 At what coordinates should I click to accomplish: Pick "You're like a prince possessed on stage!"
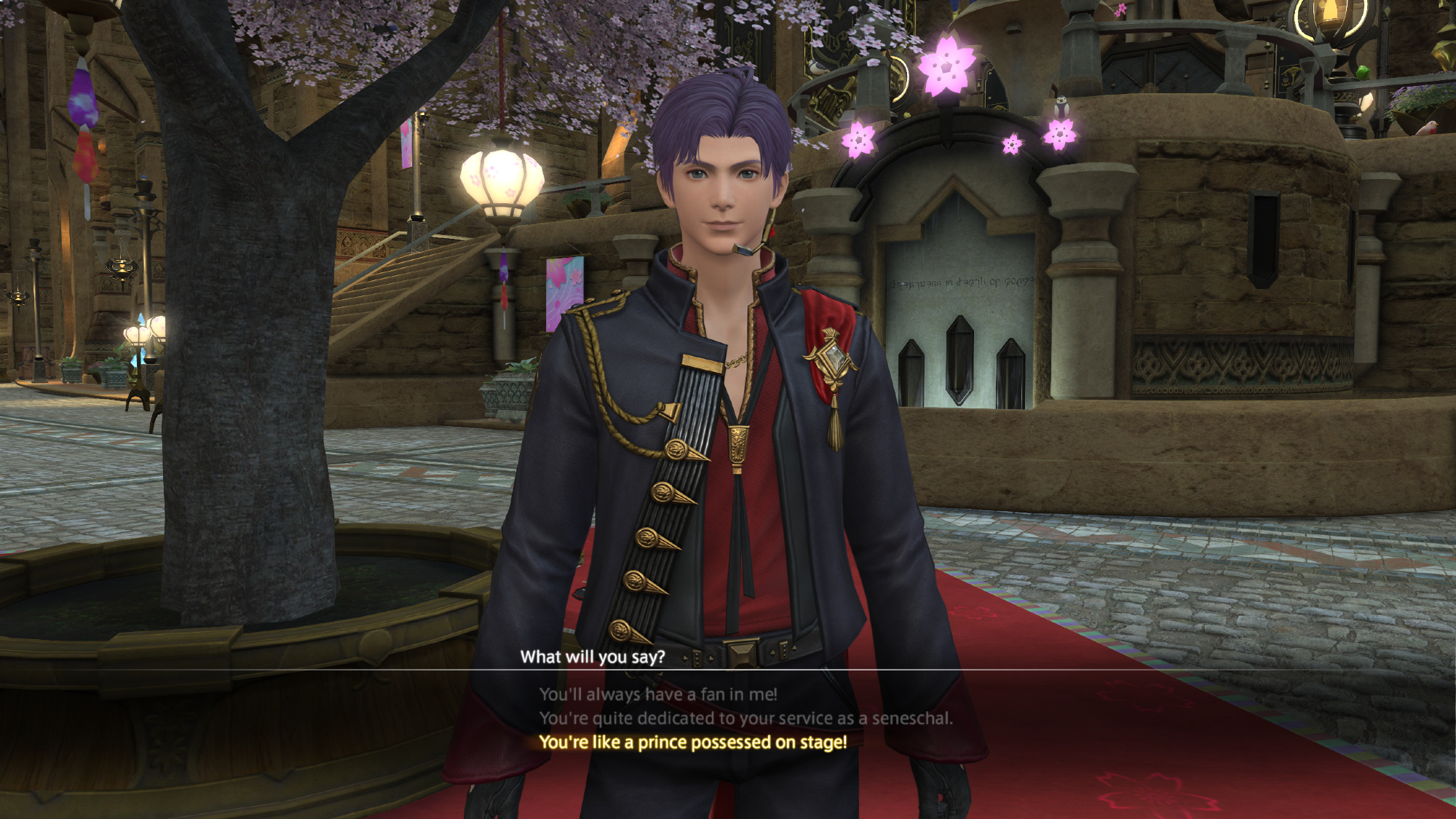692,743
